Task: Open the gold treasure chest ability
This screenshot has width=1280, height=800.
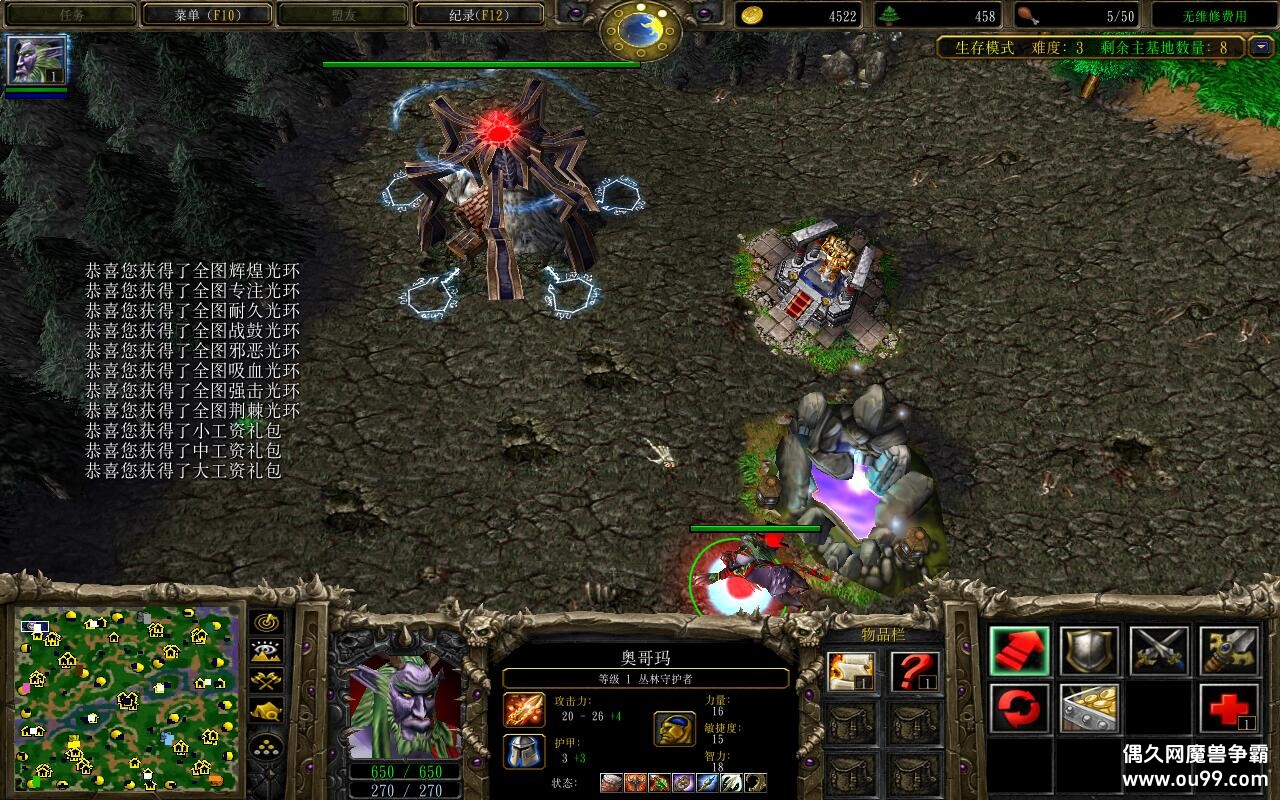Action: point(1089,709)
